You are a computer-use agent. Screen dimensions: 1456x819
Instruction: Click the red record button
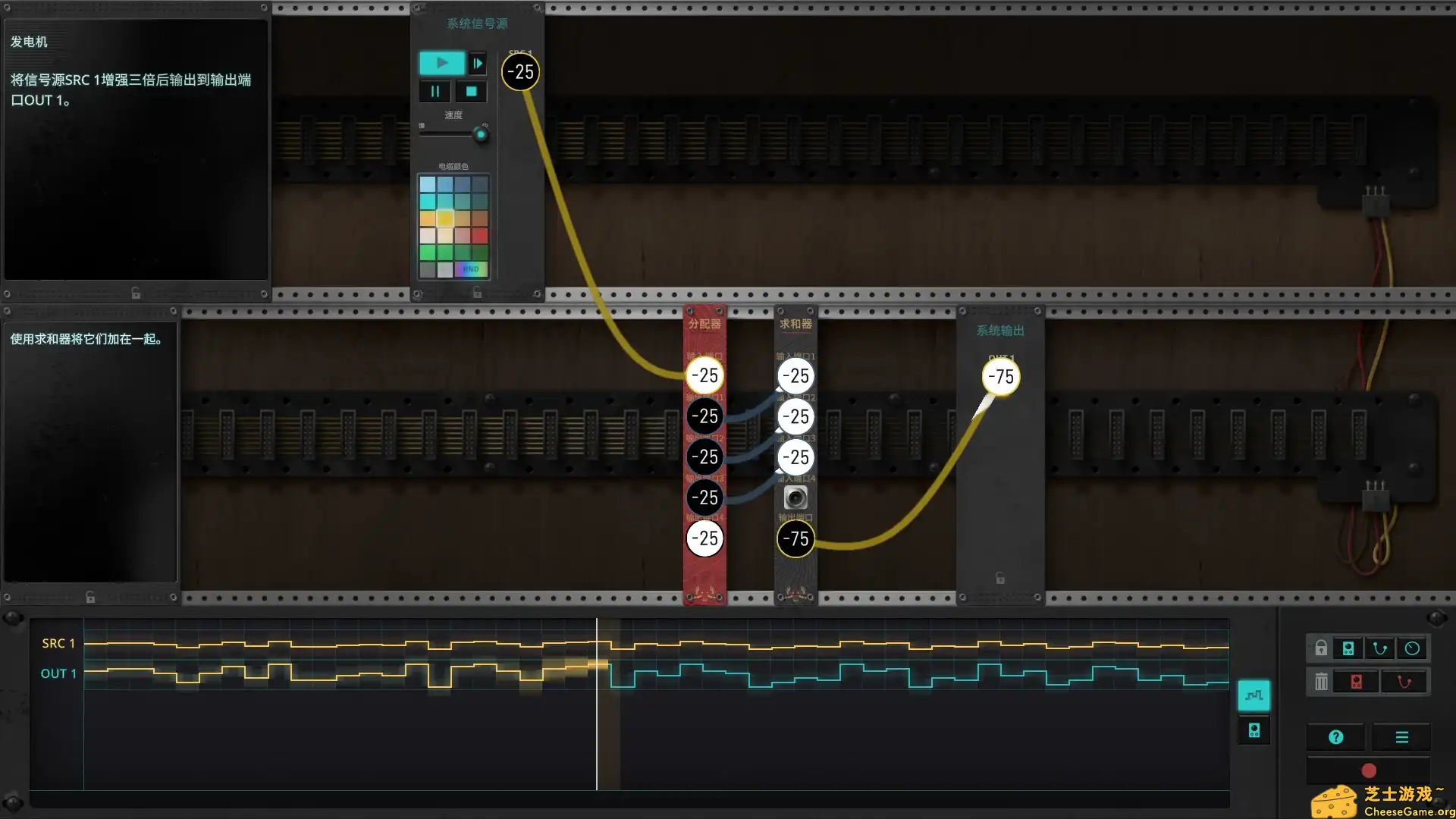(x=1370, y=772)
